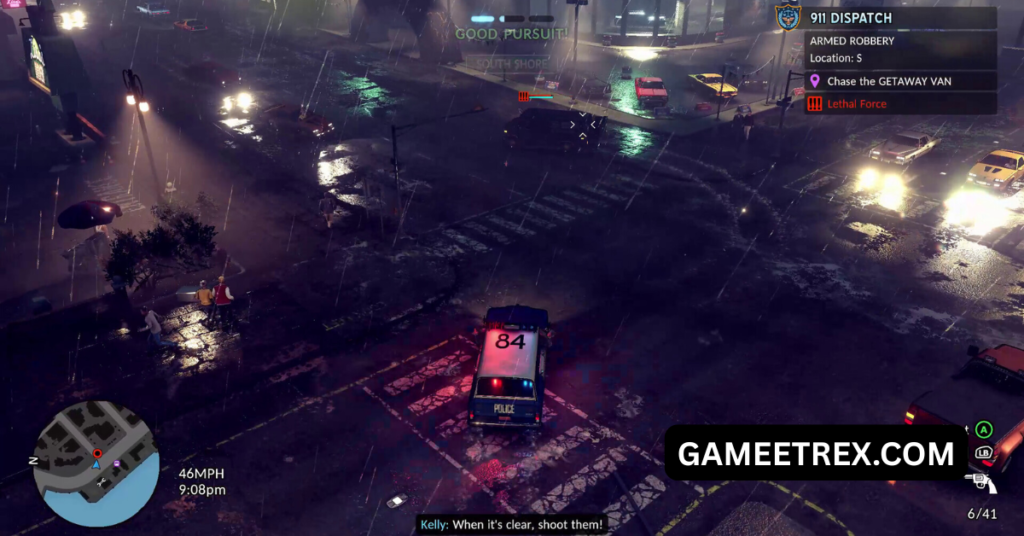The image size is (1024, 536).
Task: Click the police badge icon beside 911 Dispatch
Action: 788,18
